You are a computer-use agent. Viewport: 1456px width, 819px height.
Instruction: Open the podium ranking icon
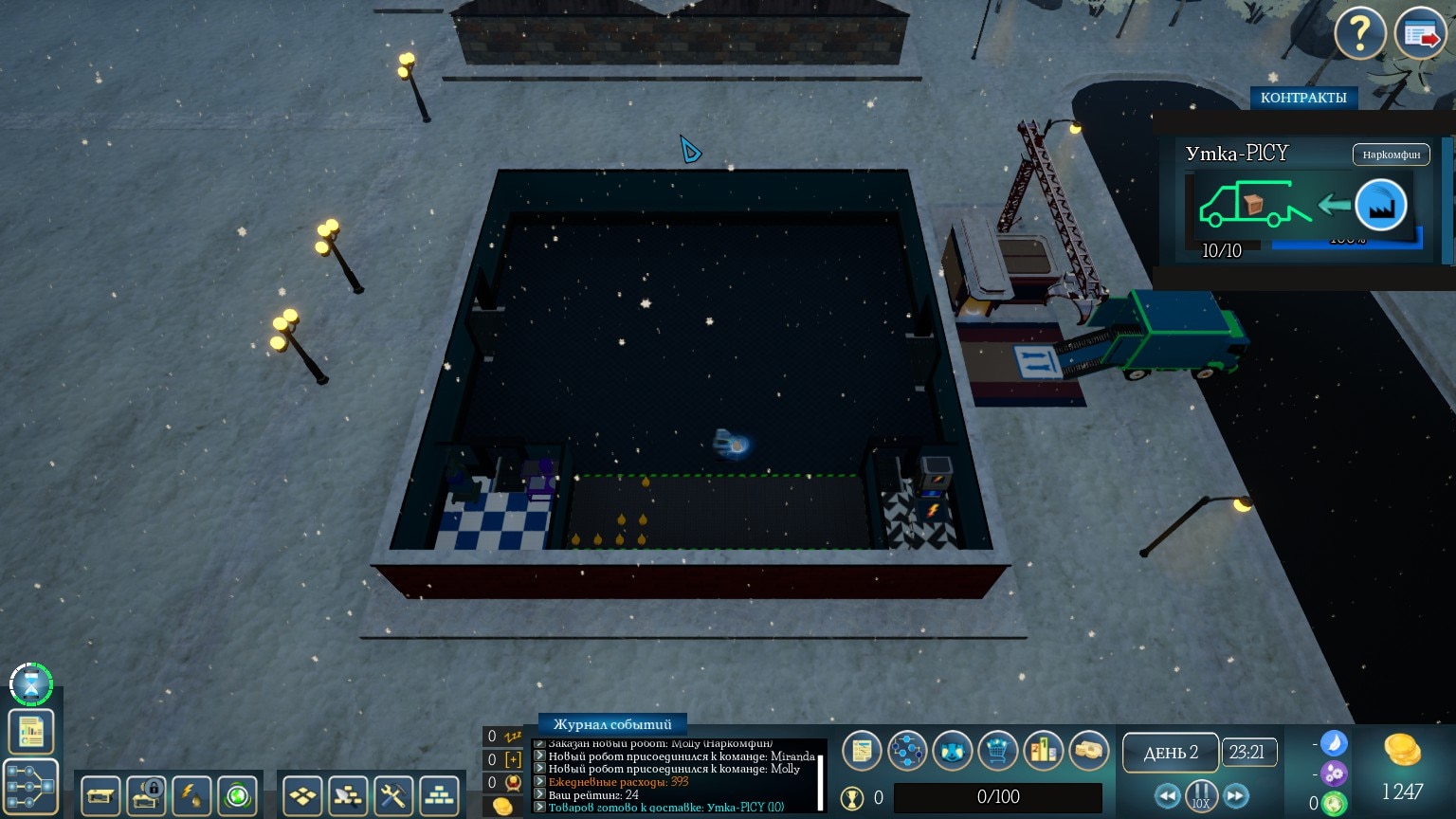pyautogui.click(x=1043, y=751)
